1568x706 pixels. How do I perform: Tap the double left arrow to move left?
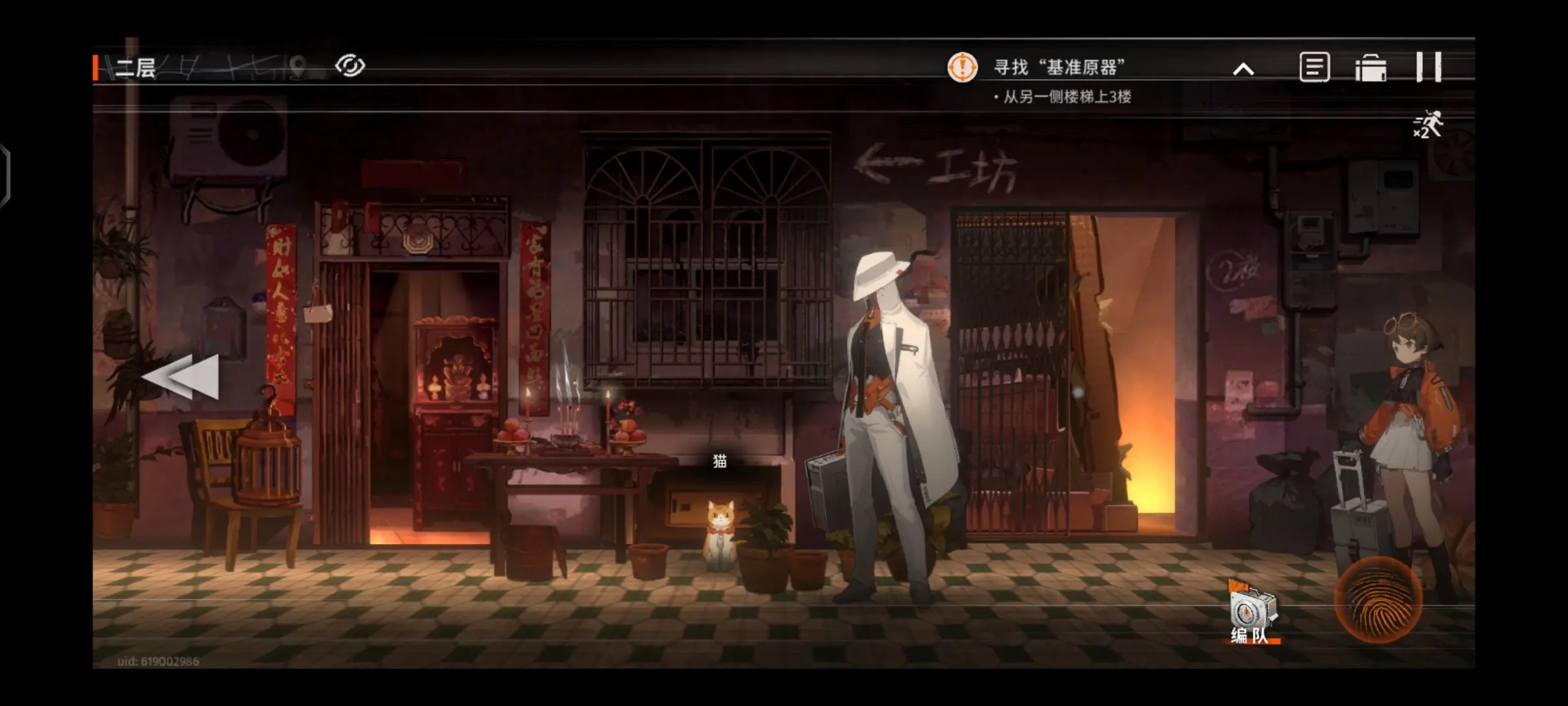point(181,377)
